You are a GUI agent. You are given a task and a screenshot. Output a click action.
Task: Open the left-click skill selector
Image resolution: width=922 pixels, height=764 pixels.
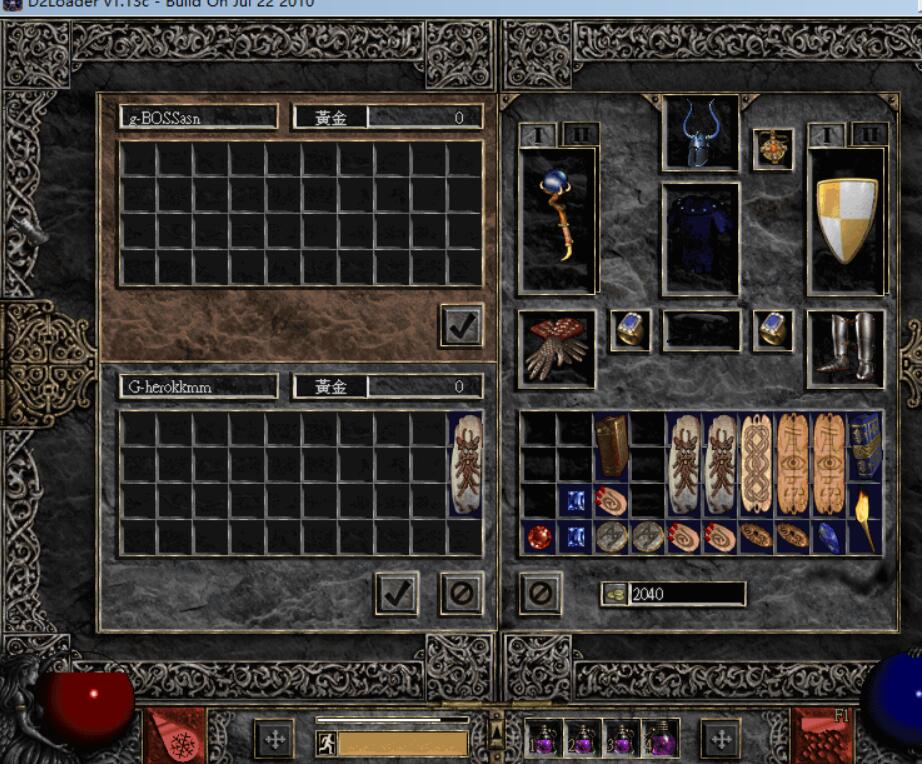pos(175,737)
